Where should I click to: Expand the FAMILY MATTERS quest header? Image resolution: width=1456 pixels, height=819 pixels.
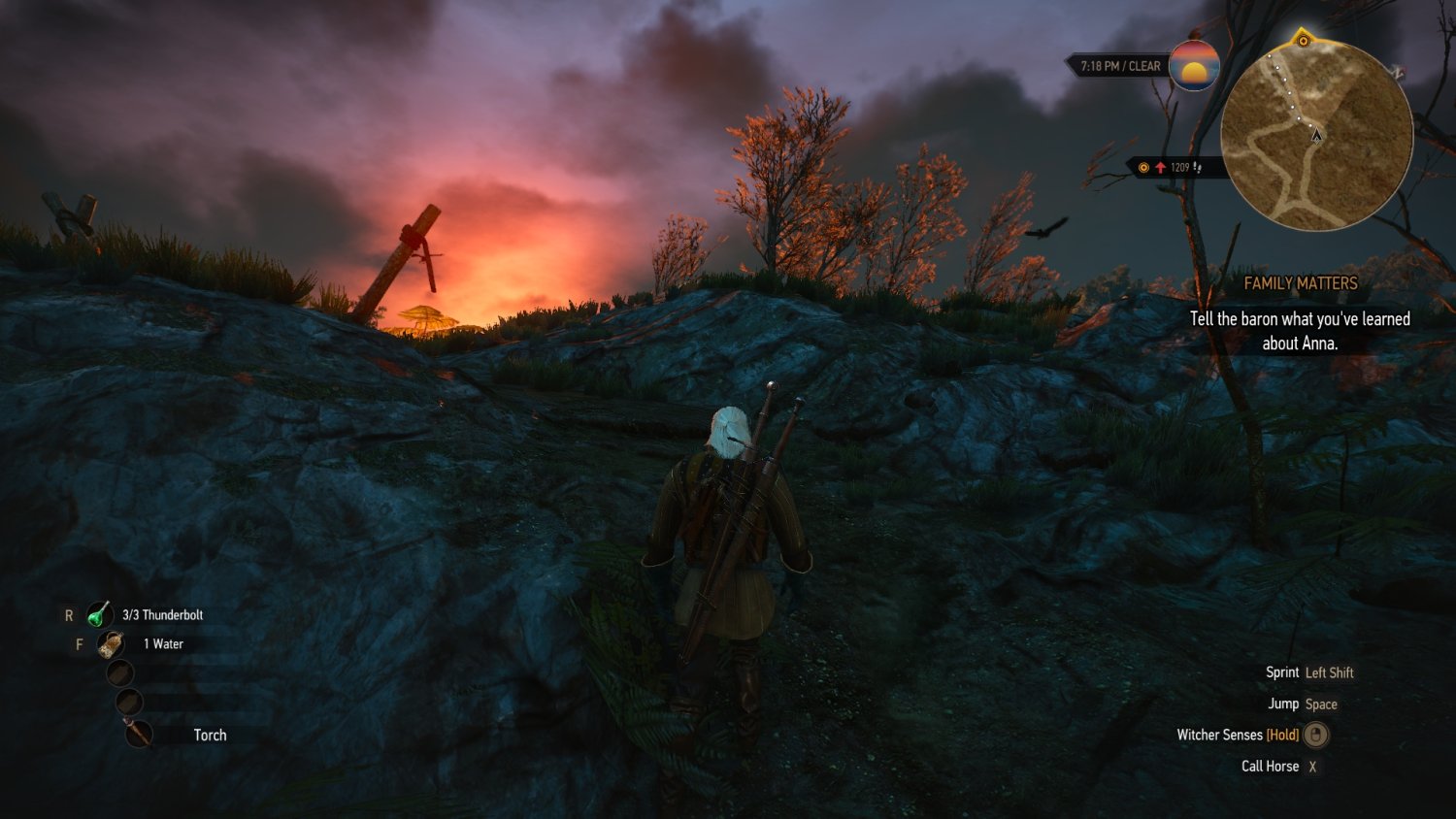point(1301,282)
